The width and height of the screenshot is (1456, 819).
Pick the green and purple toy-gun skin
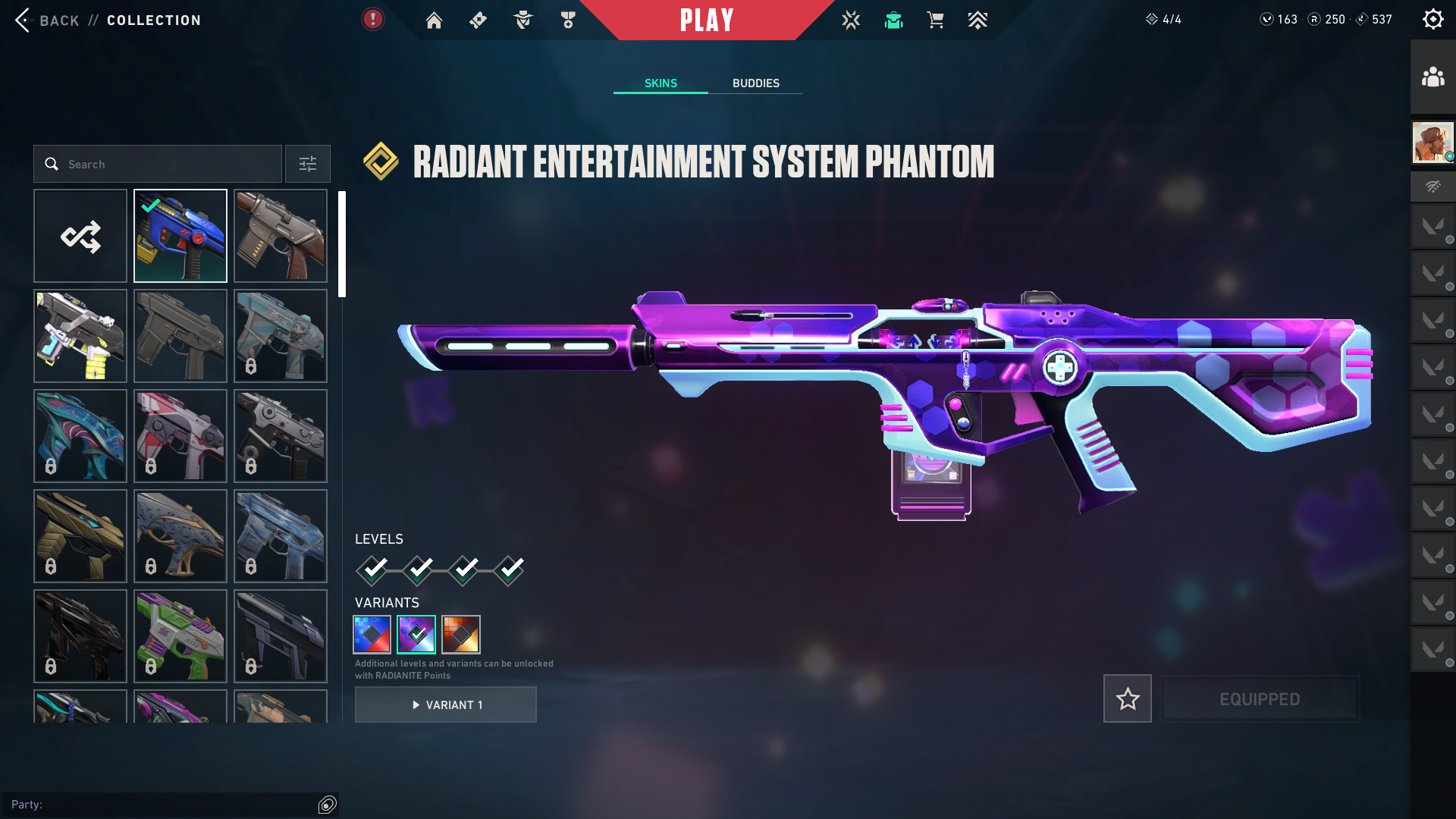pos(180,636)
